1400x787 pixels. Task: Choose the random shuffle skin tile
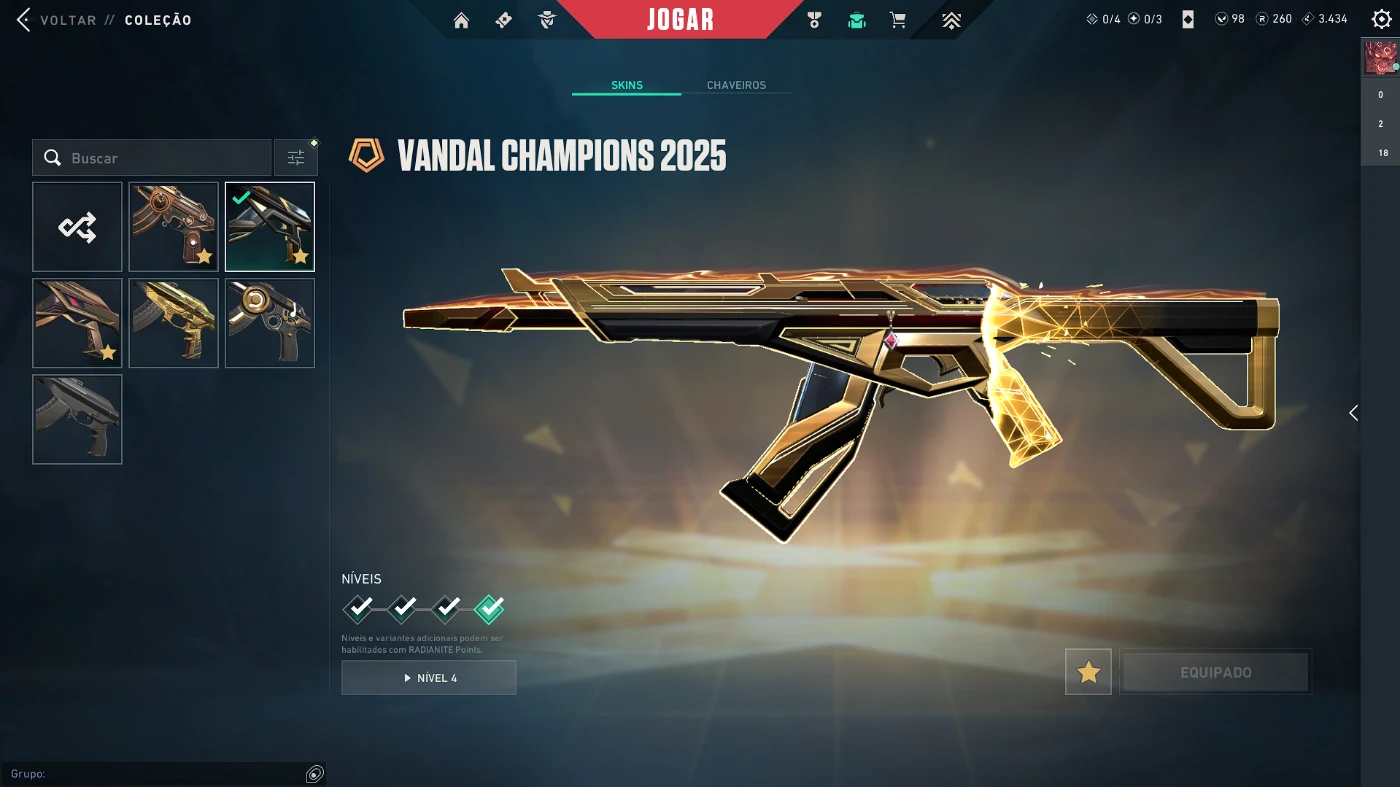[77, 227]
